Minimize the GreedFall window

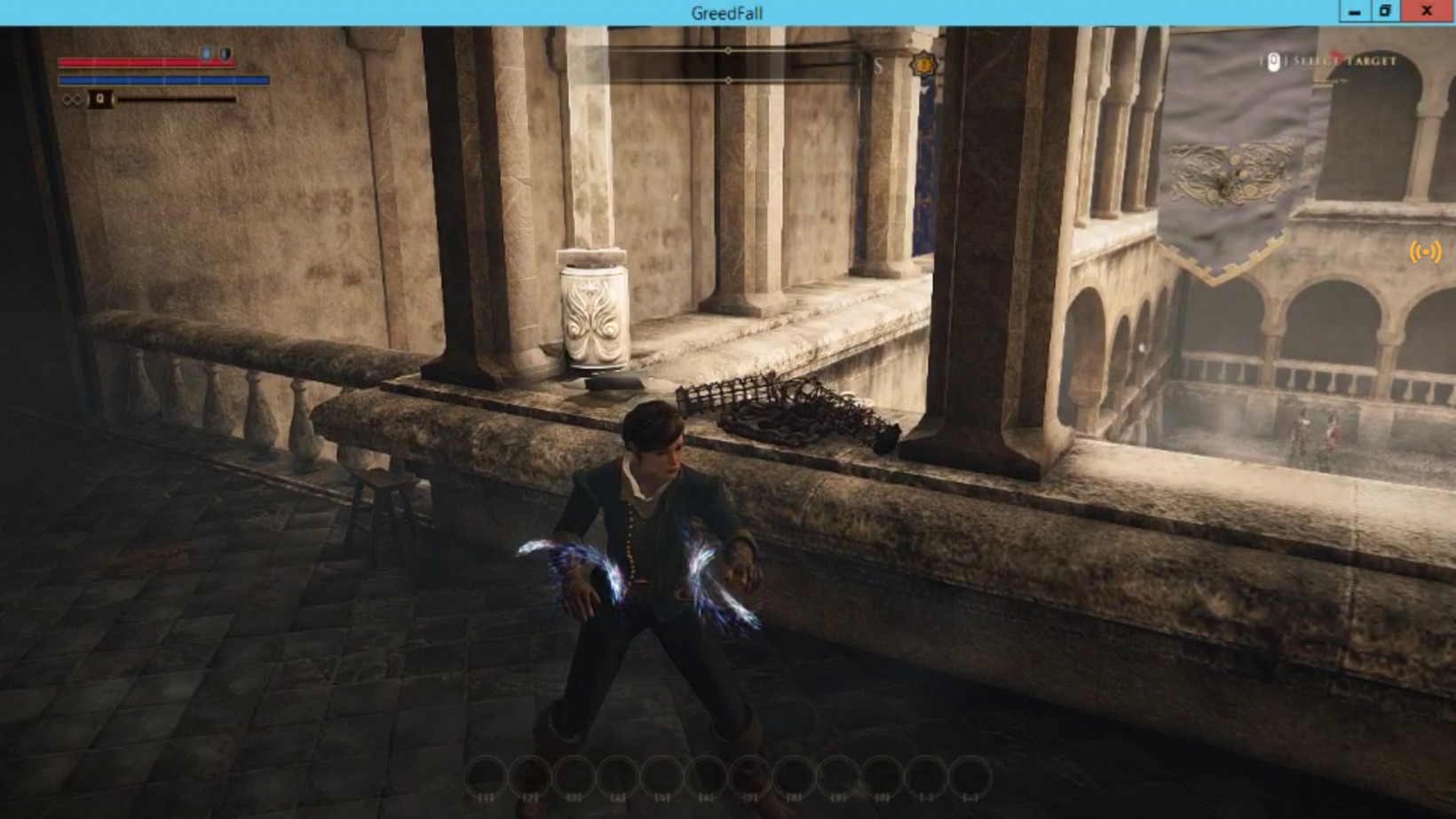click(1354, 12)
